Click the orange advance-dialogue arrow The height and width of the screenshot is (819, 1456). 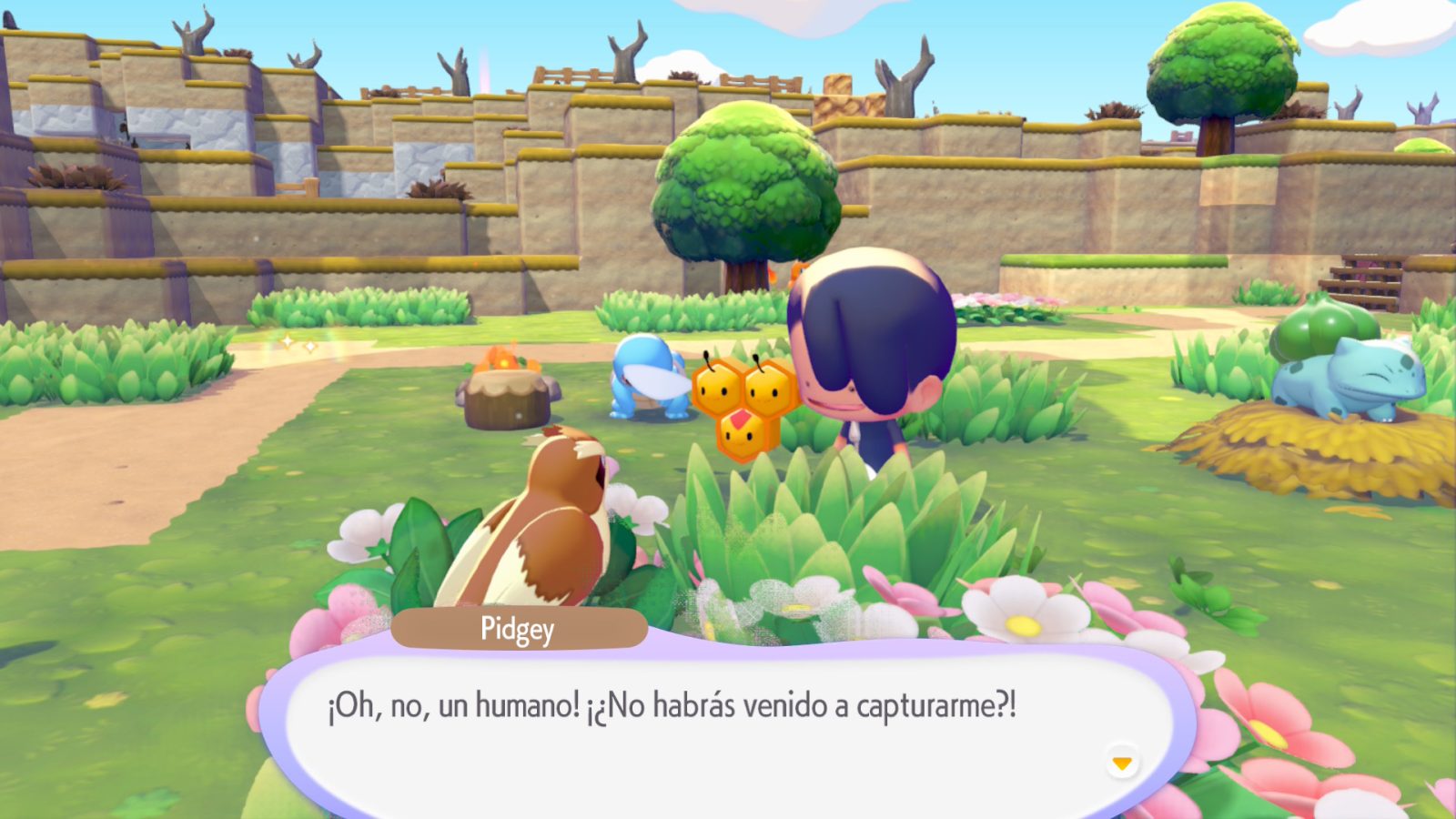(x=1121, y=761)
